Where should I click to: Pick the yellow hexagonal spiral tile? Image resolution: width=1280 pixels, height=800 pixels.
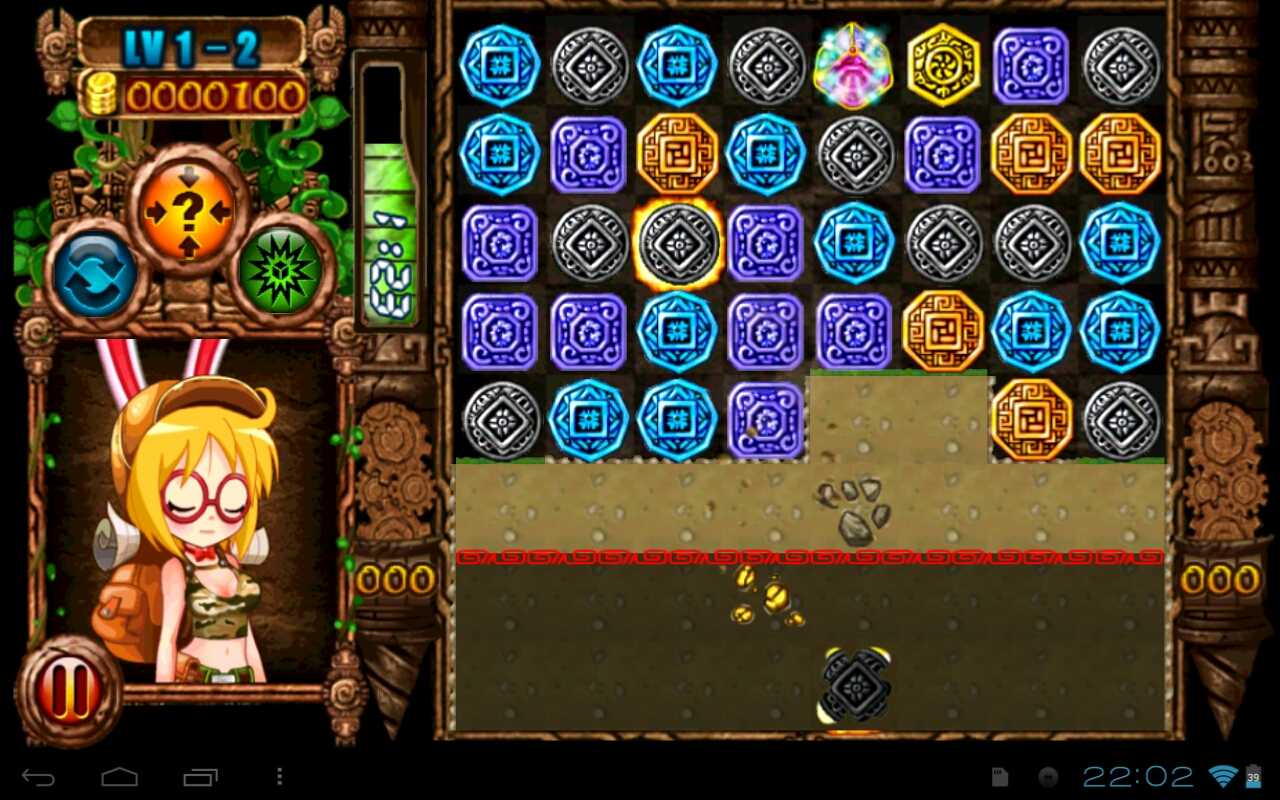[x=943, y=65]
